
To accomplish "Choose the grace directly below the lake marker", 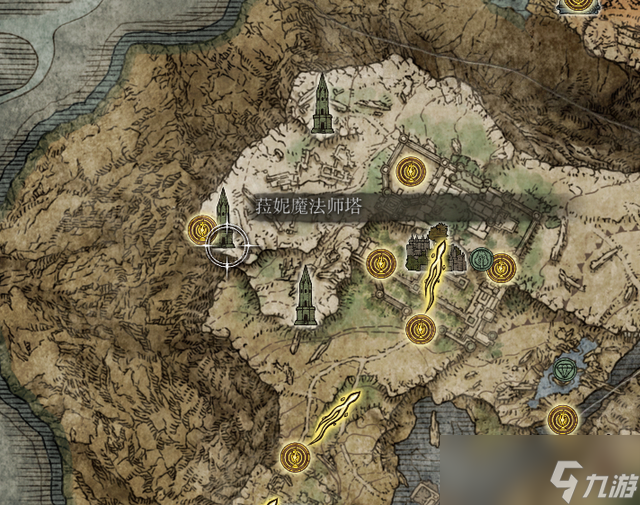I will pyautogui.click(x=561, y=416).
